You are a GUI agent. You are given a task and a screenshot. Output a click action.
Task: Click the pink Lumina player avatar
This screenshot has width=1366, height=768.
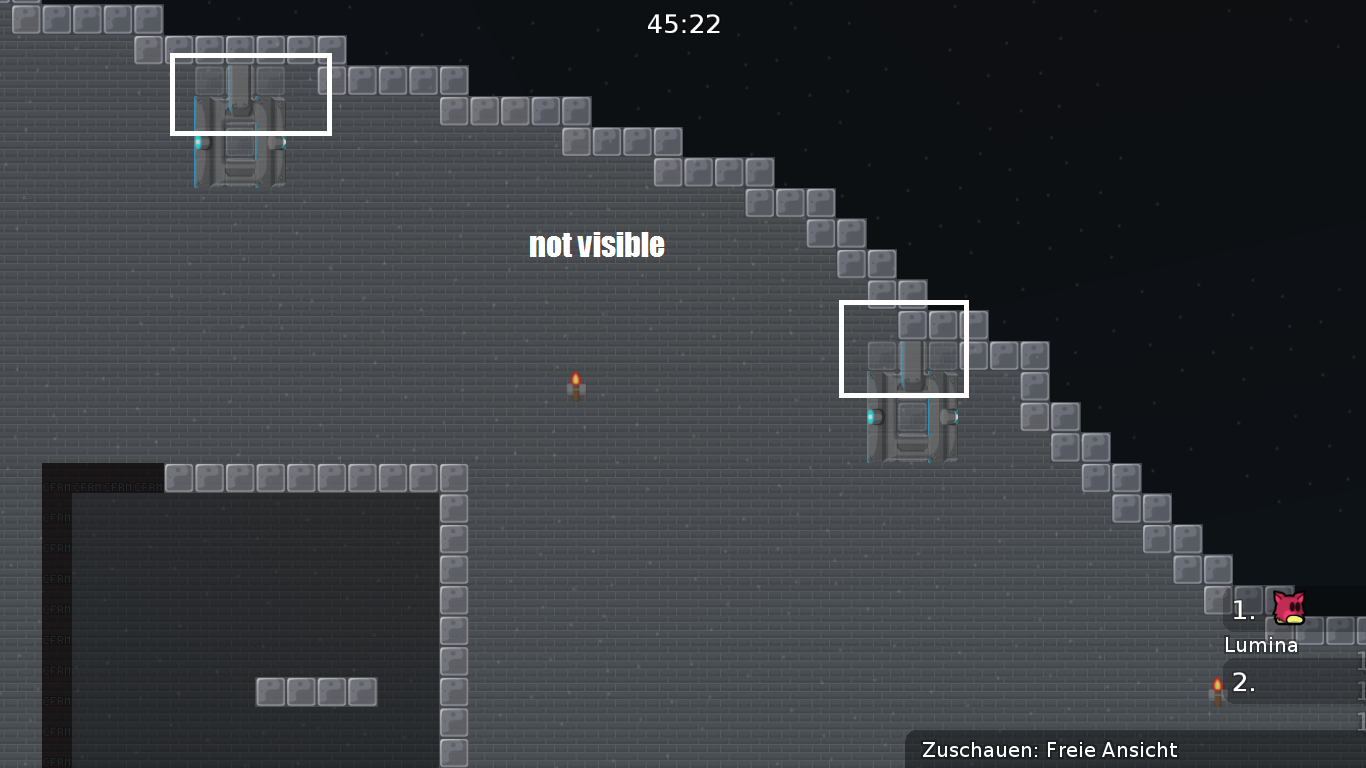coord(1289,607)
